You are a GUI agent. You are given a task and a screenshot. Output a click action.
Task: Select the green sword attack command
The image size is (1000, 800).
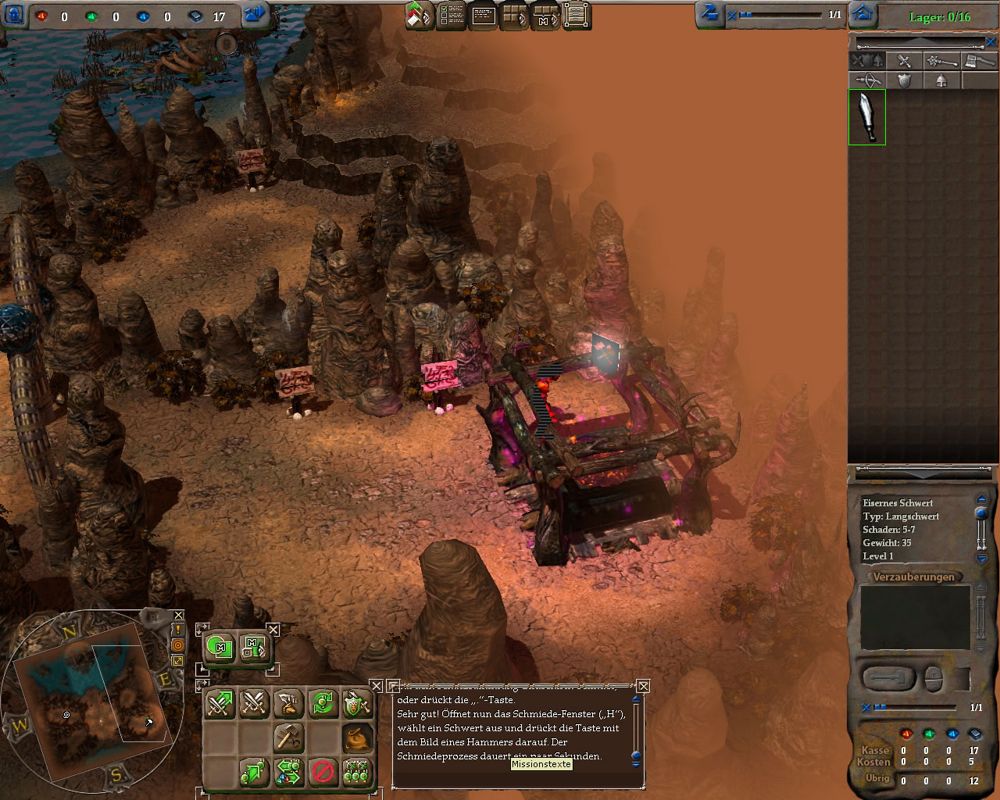pos(220,705)
